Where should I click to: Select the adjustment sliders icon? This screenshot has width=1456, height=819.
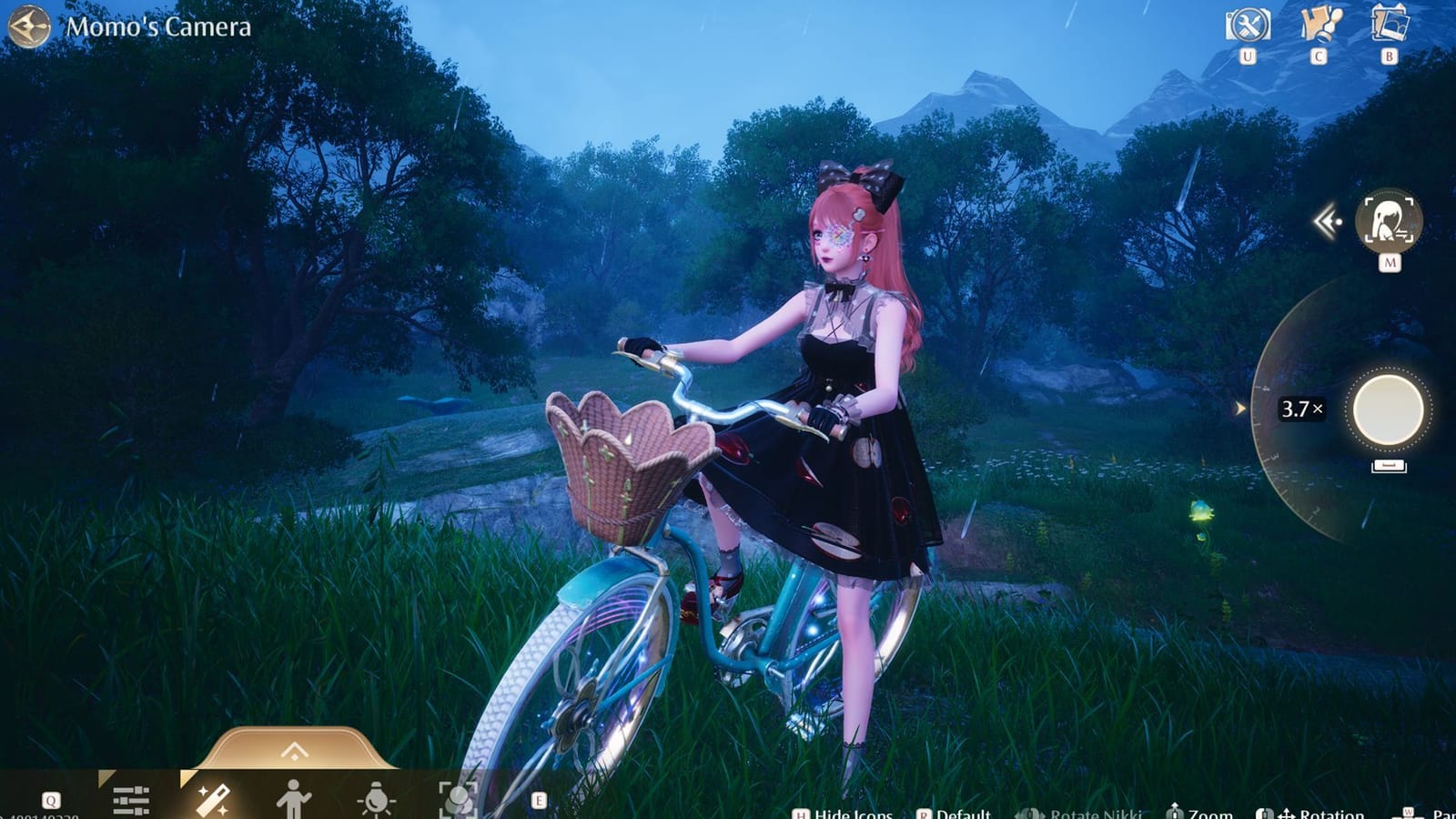tap(132, 797)
